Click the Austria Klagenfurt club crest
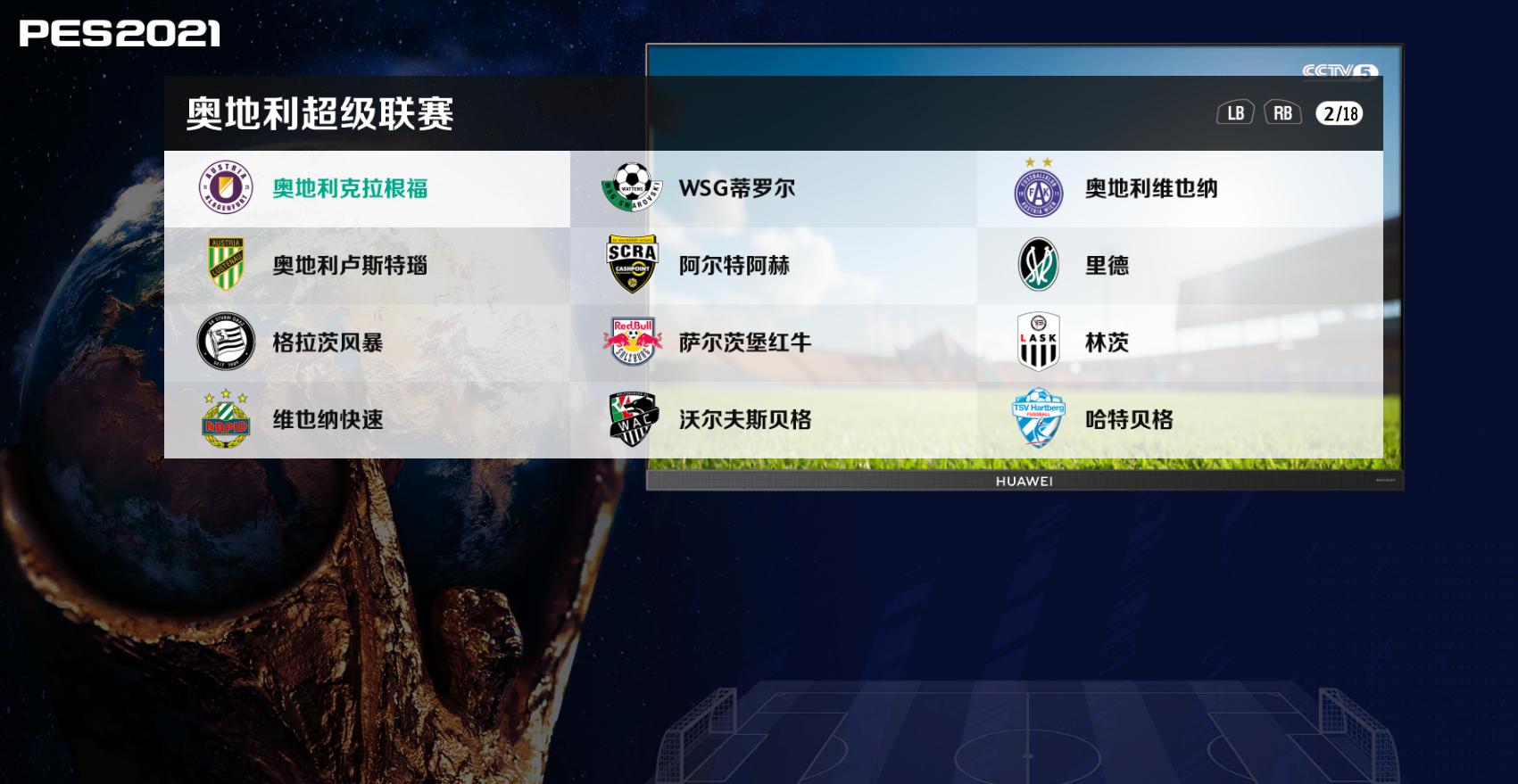The height and width of the screenshot is (784, 1518). pyautogui.click(x=225, y=188)
